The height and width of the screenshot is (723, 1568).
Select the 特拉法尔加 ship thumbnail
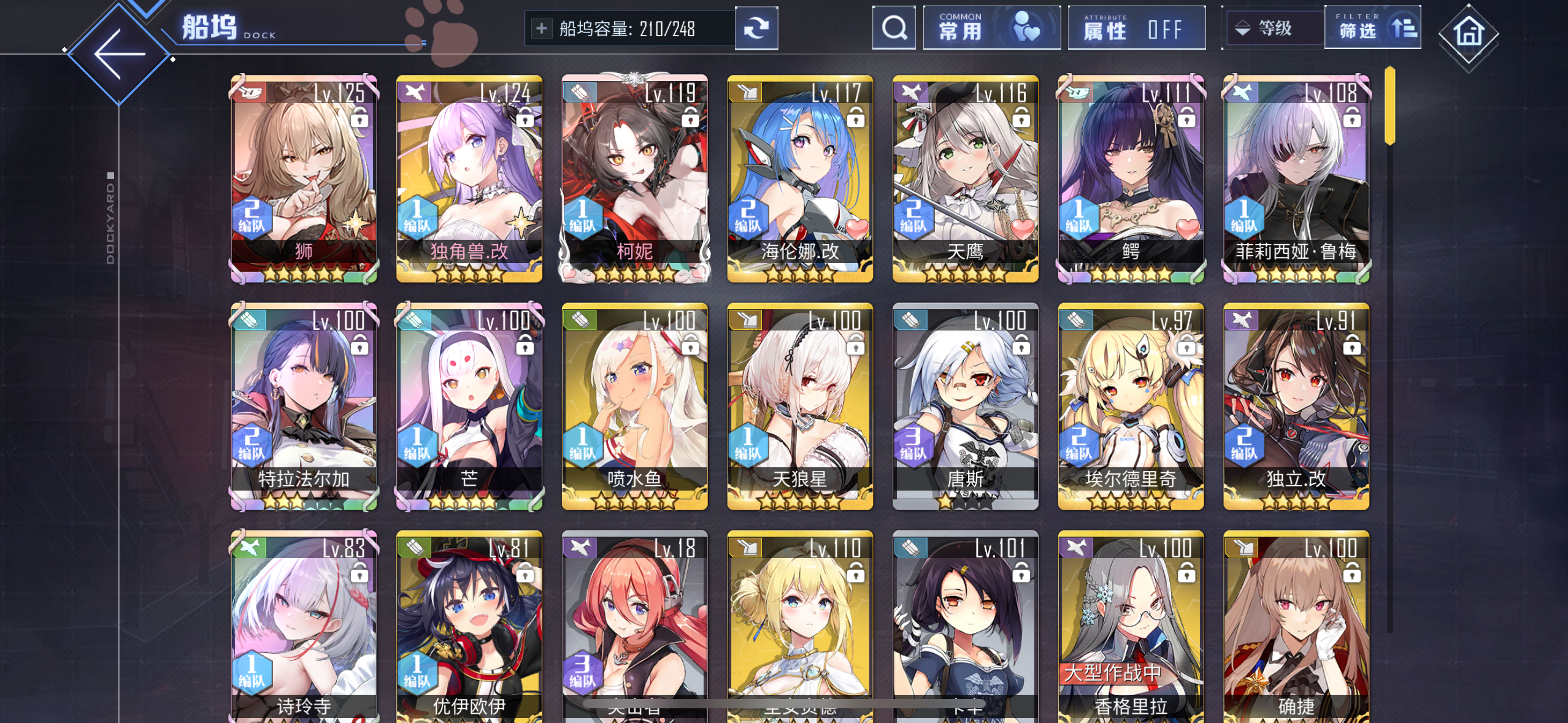pos(305,405)
